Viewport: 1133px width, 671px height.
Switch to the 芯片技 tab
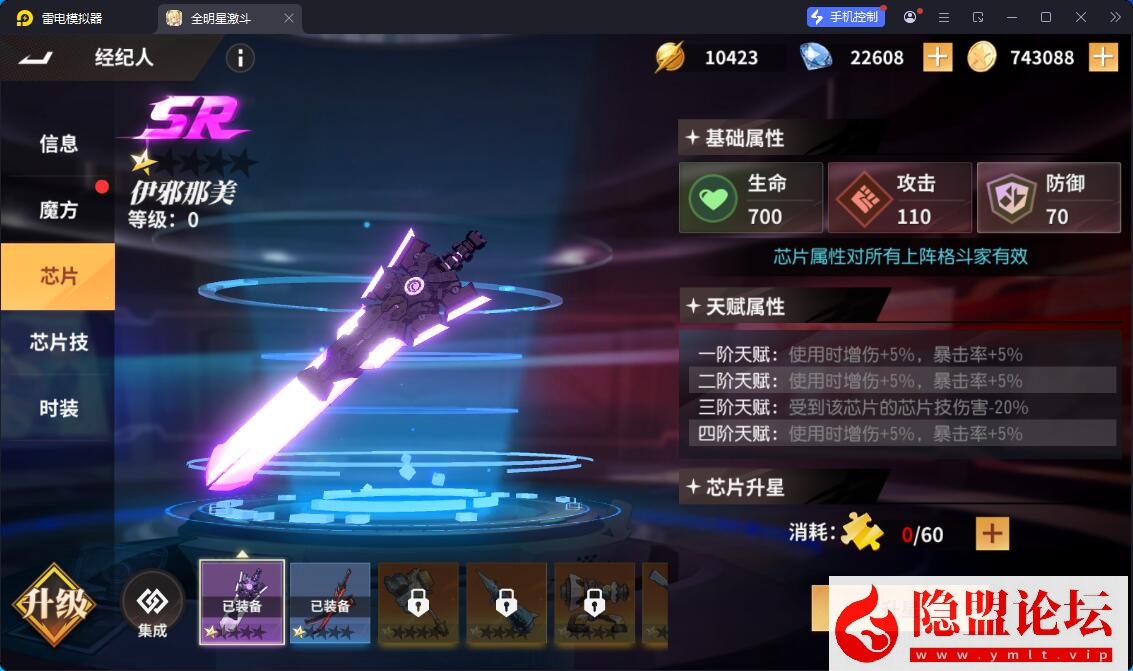(58, 342)
